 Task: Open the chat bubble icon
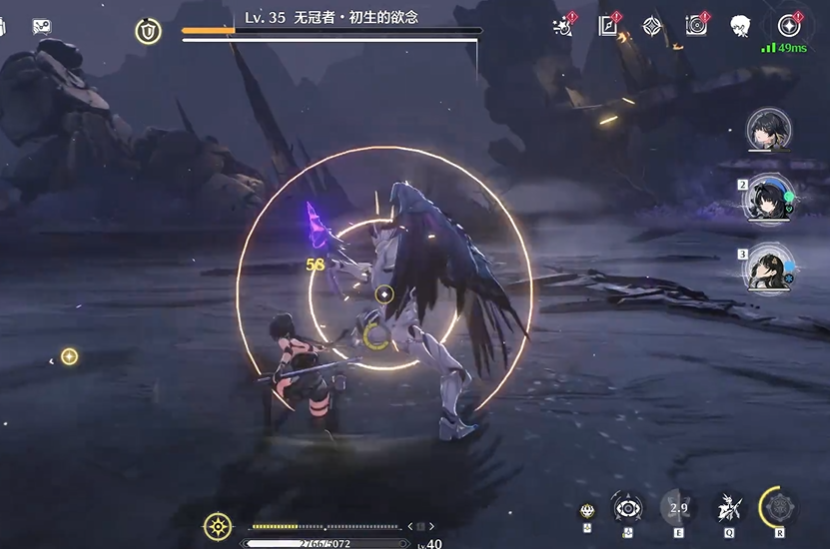[42, 27]
